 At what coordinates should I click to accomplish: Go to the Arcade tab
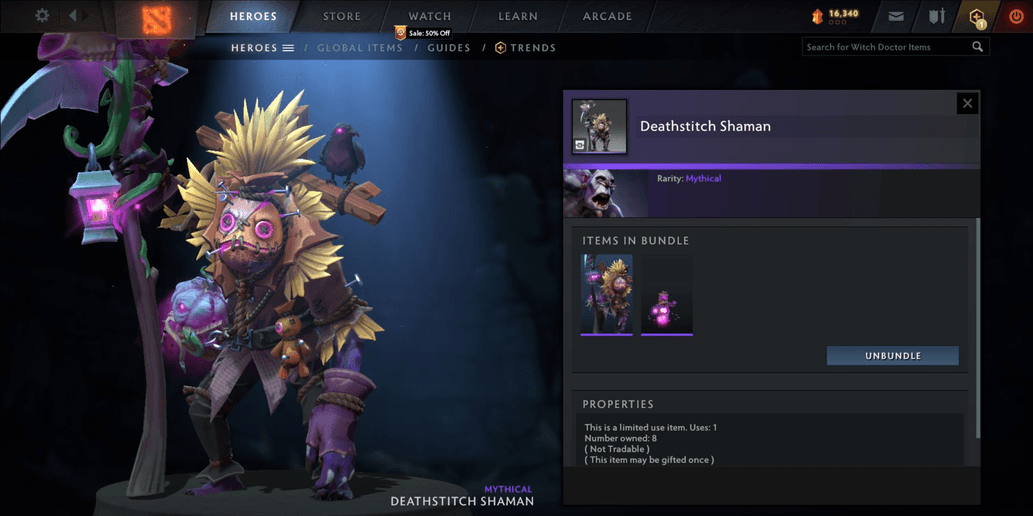click(x=607, y=17)
